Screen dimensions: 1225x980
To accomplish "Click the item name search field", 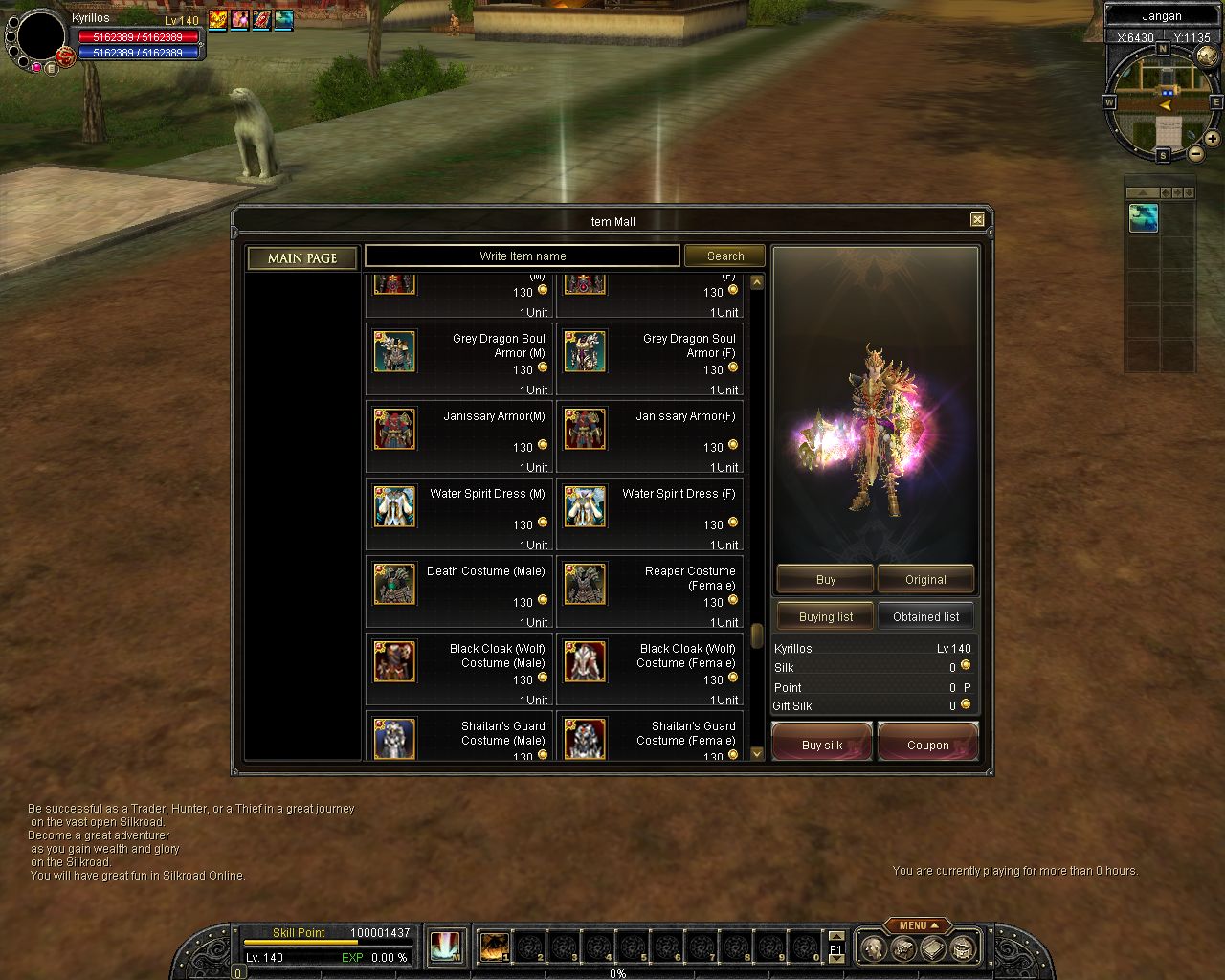I will click(x=523, y=256).
